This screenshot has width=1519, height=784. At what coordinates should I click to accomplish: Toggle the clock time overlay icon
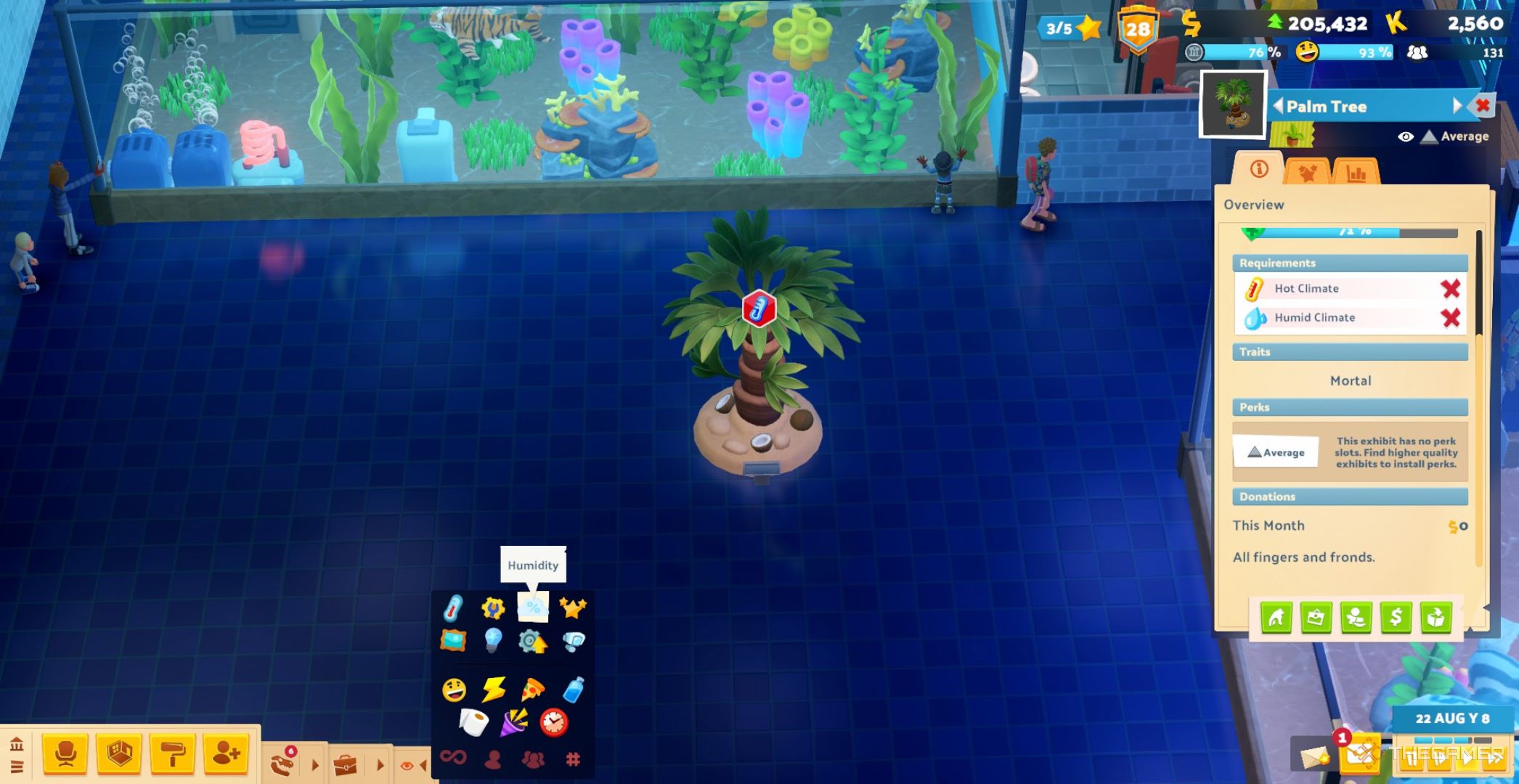point(553,722)
